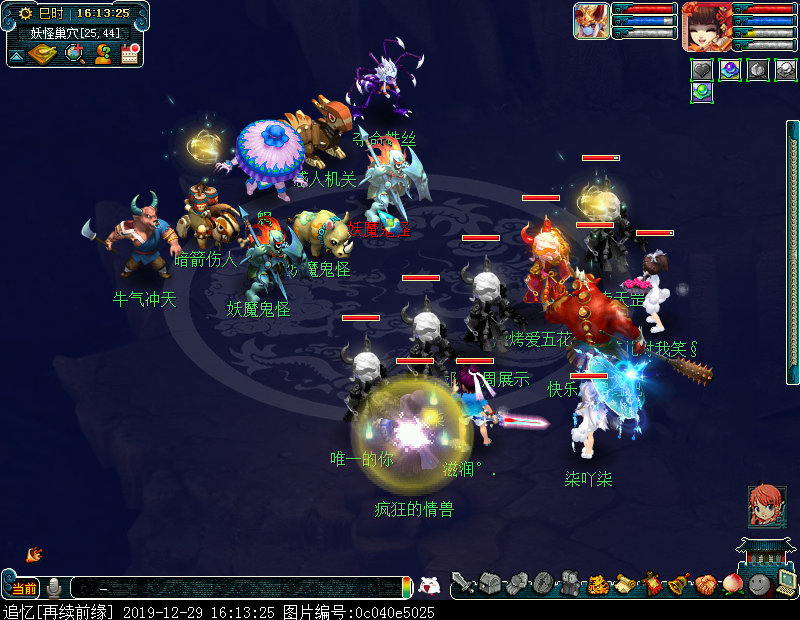800x620 pixels.
Task: Open the smiley face icon in bottom bar
Action: 759,583
